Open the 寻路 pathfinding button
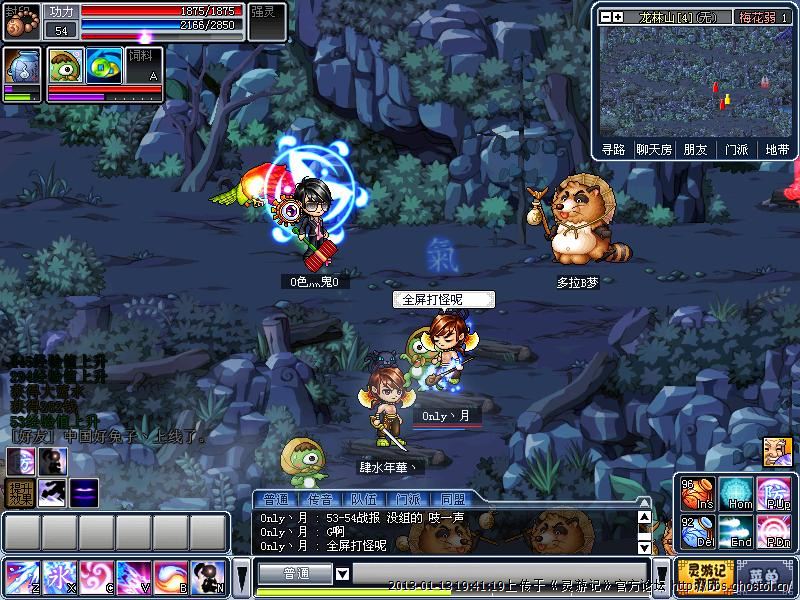This screenshot has width=800, height=600. (x=613, y=149)
